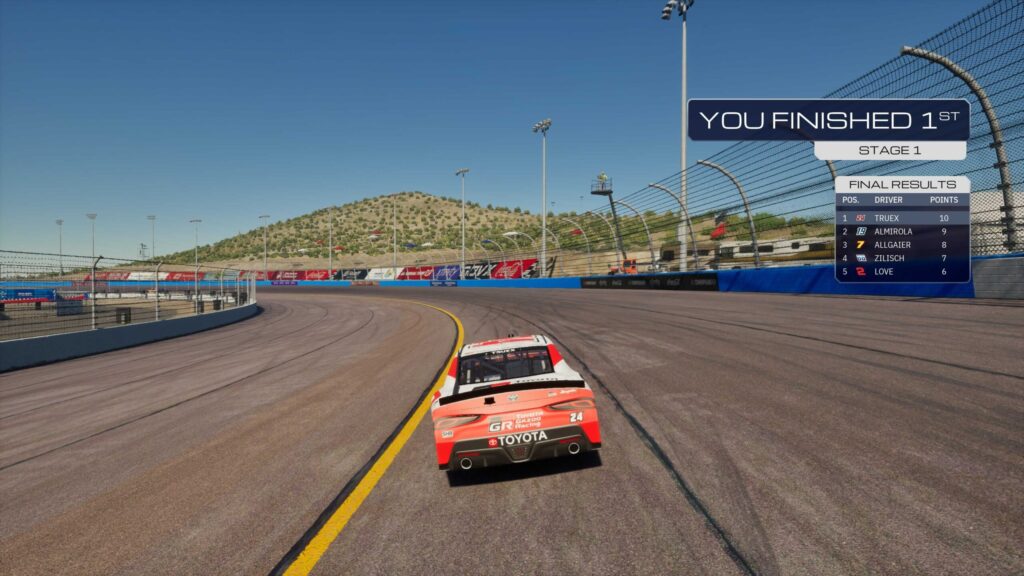Select Truex's row in Final Results

(x=901, y=217)
